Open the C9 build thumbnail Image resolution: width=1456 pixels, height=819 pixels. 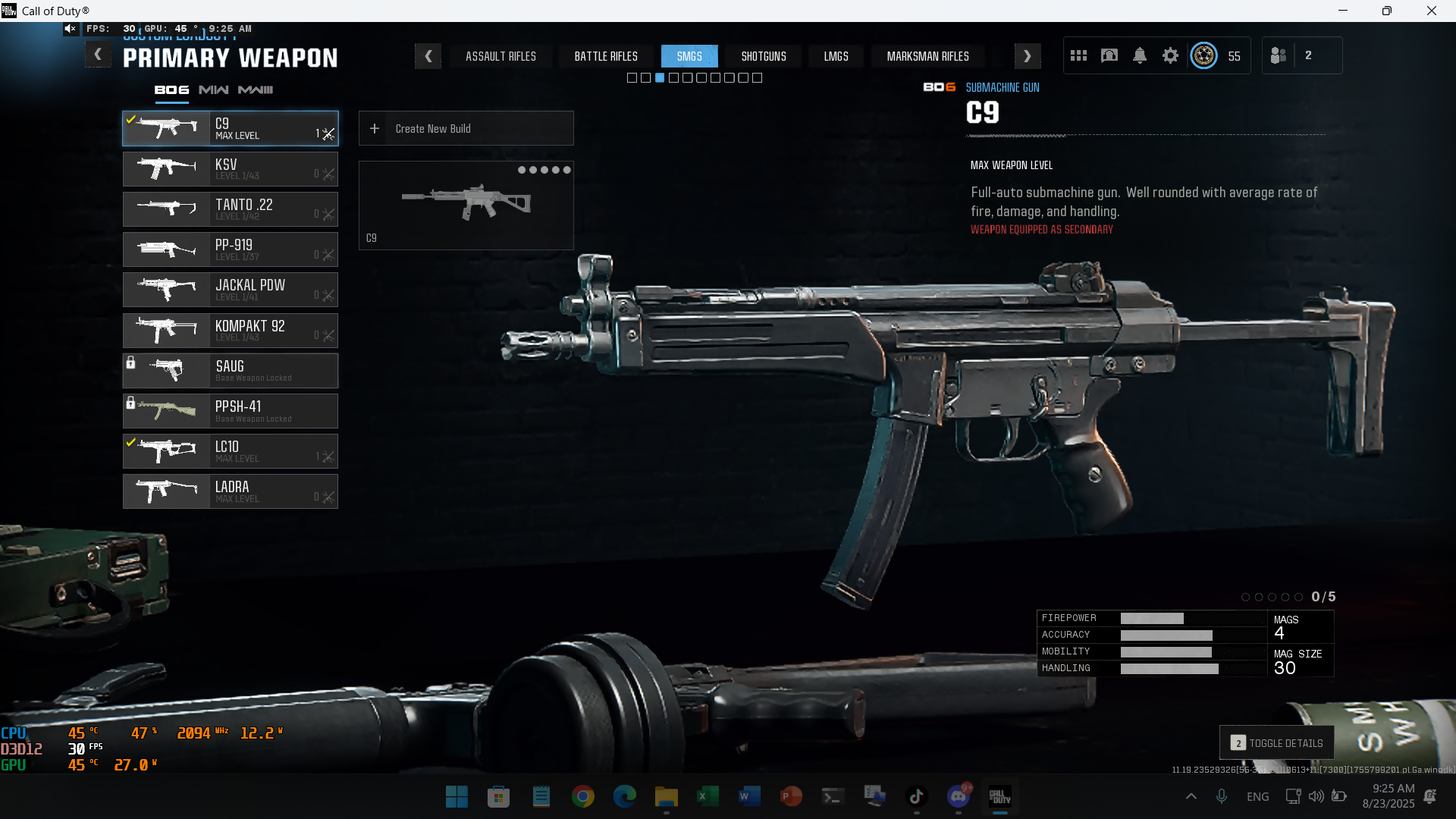pos(466,205)
